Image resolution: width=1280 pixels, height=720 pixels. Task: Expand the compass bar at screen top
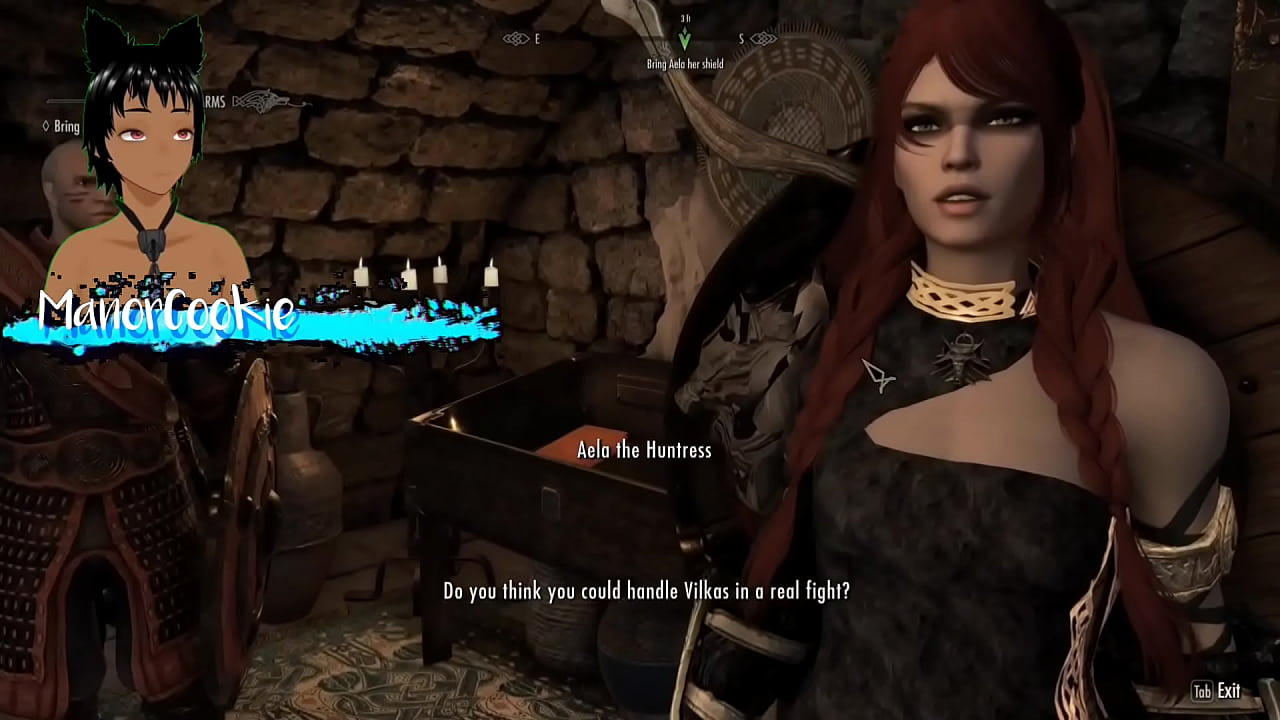click(640, 38)
